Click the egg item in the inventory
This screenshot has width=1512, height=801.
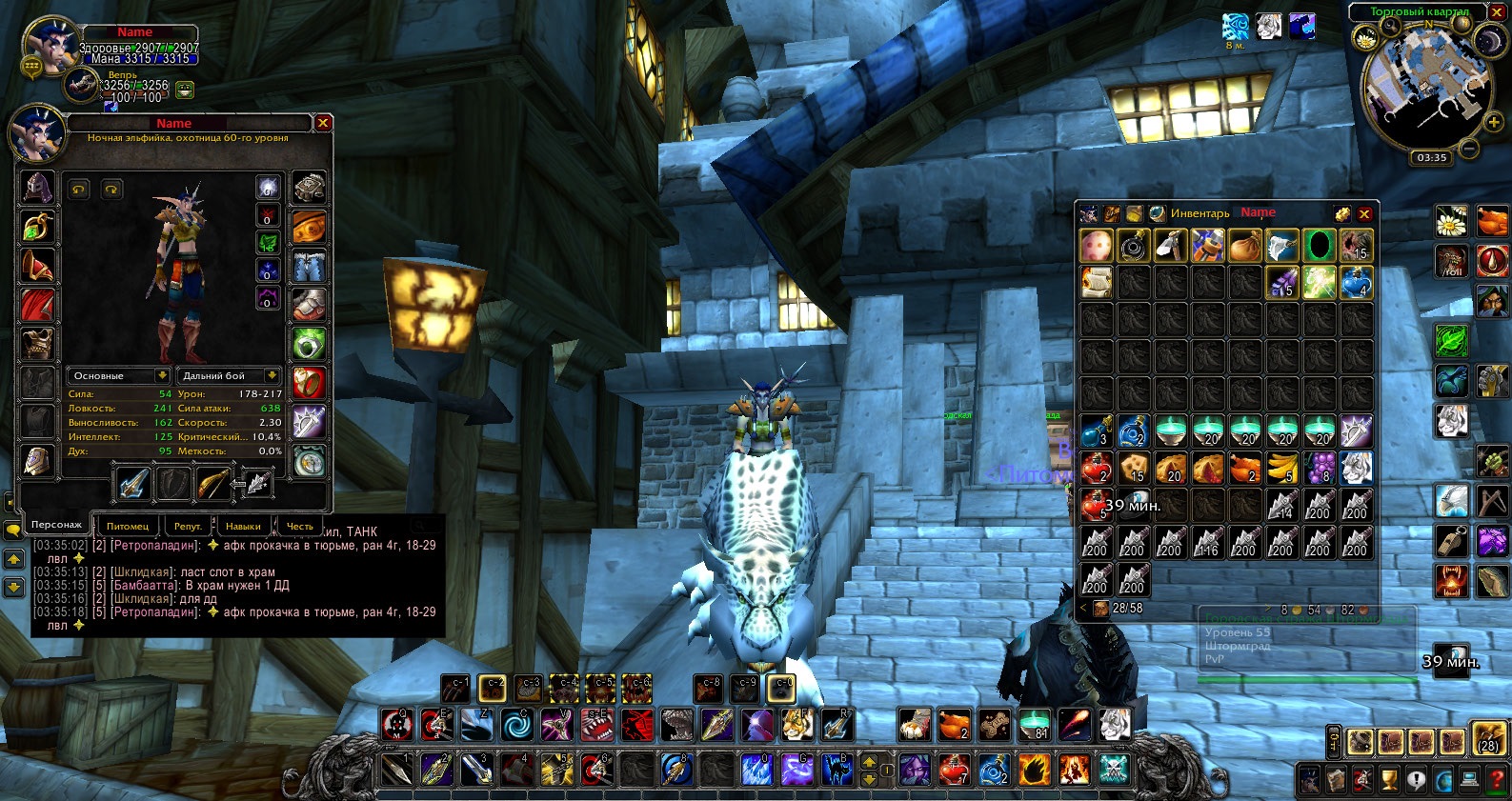(1095, 245)
